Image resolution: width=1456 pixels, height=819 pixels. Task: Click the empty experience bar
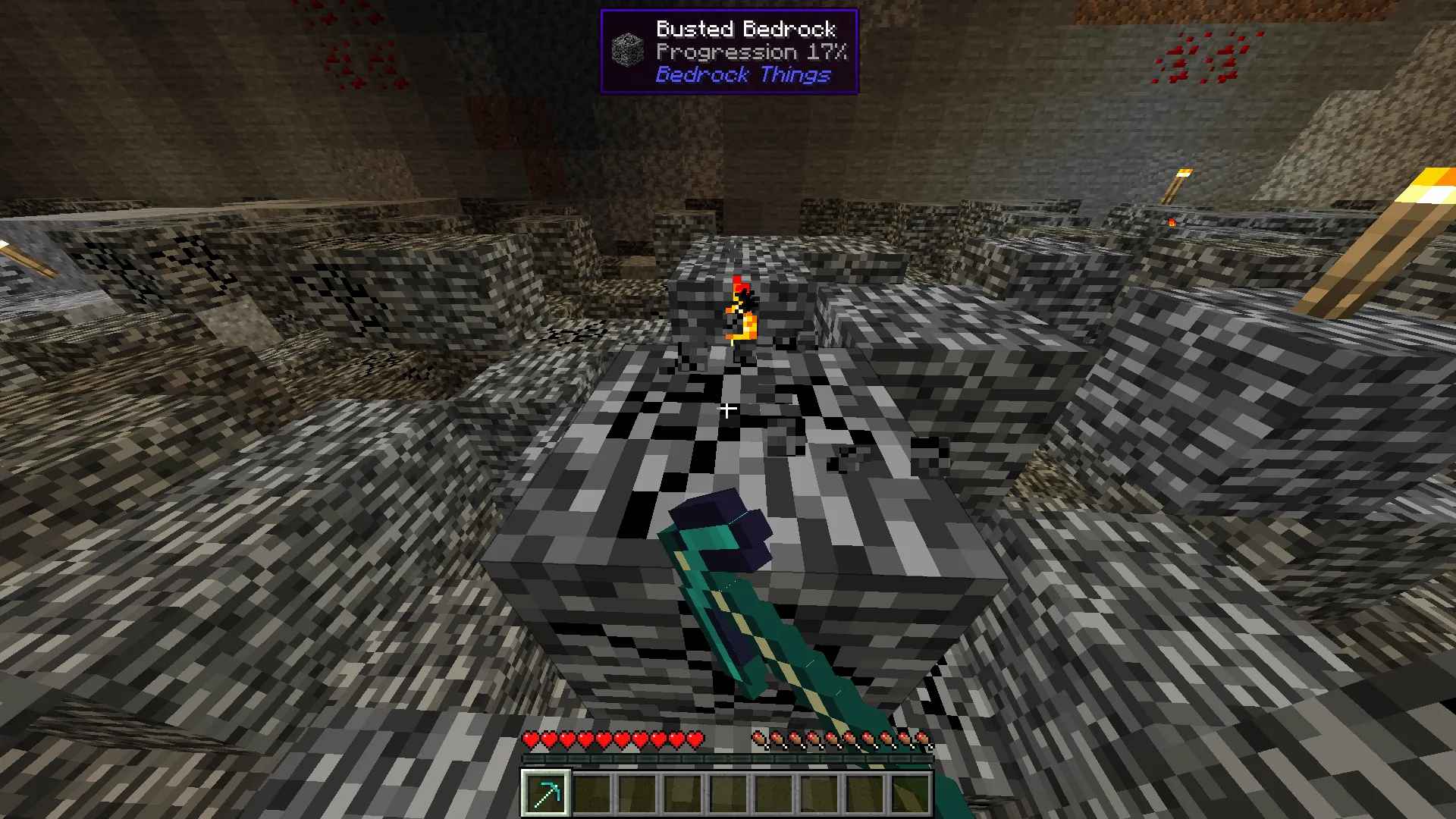tap(728, 761)
